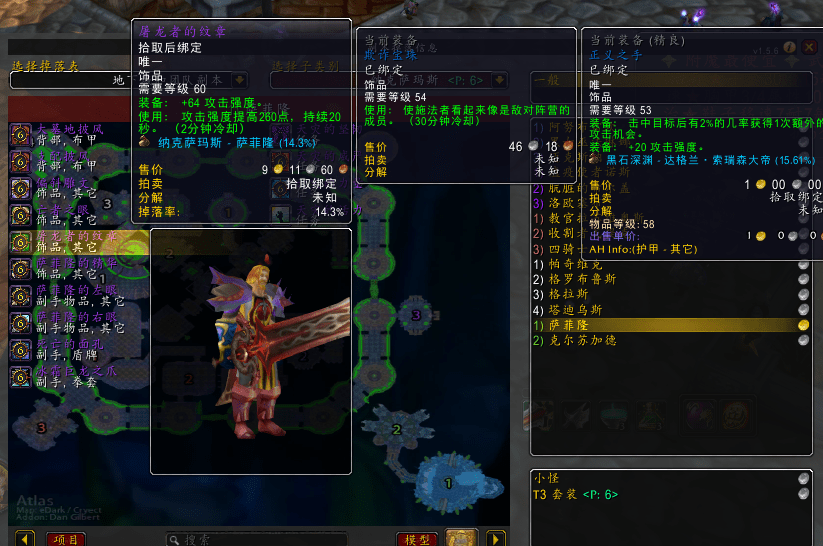Select the 萨菲隆 boss entry
The image size is (823, 546).
point(570,325)
